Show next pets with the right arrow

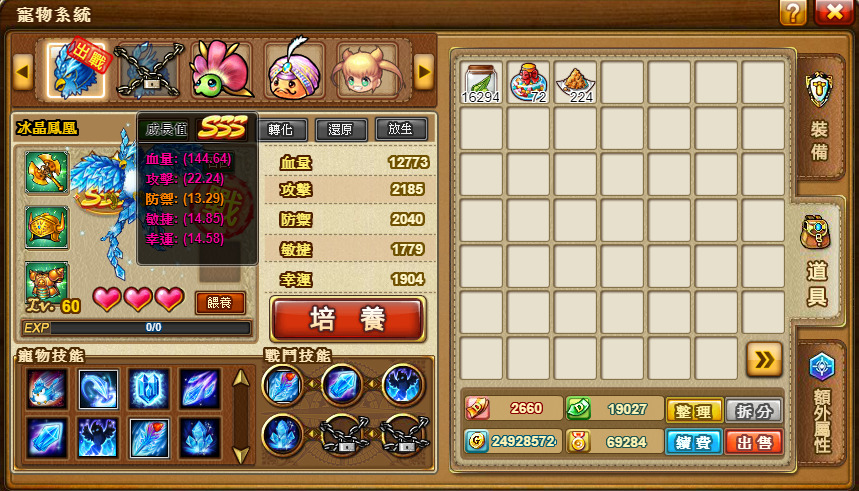(x=424, y=71)
